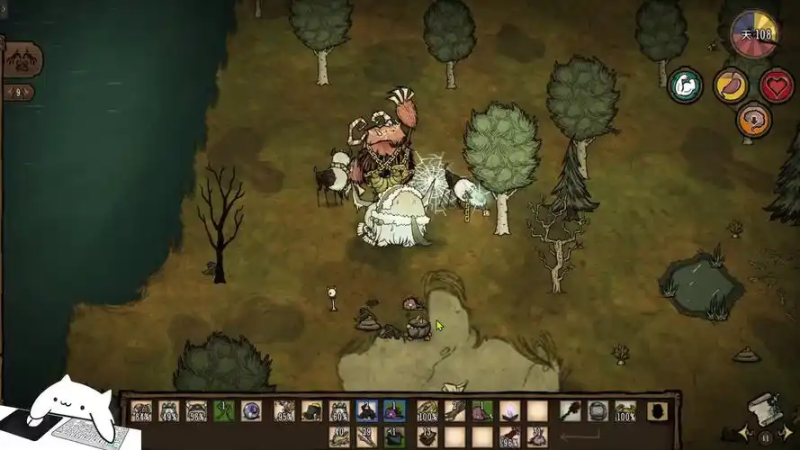This screenshot has height=450, width=800.
Task: Select the lower-row item showing 96%
Action: [510, 436]
